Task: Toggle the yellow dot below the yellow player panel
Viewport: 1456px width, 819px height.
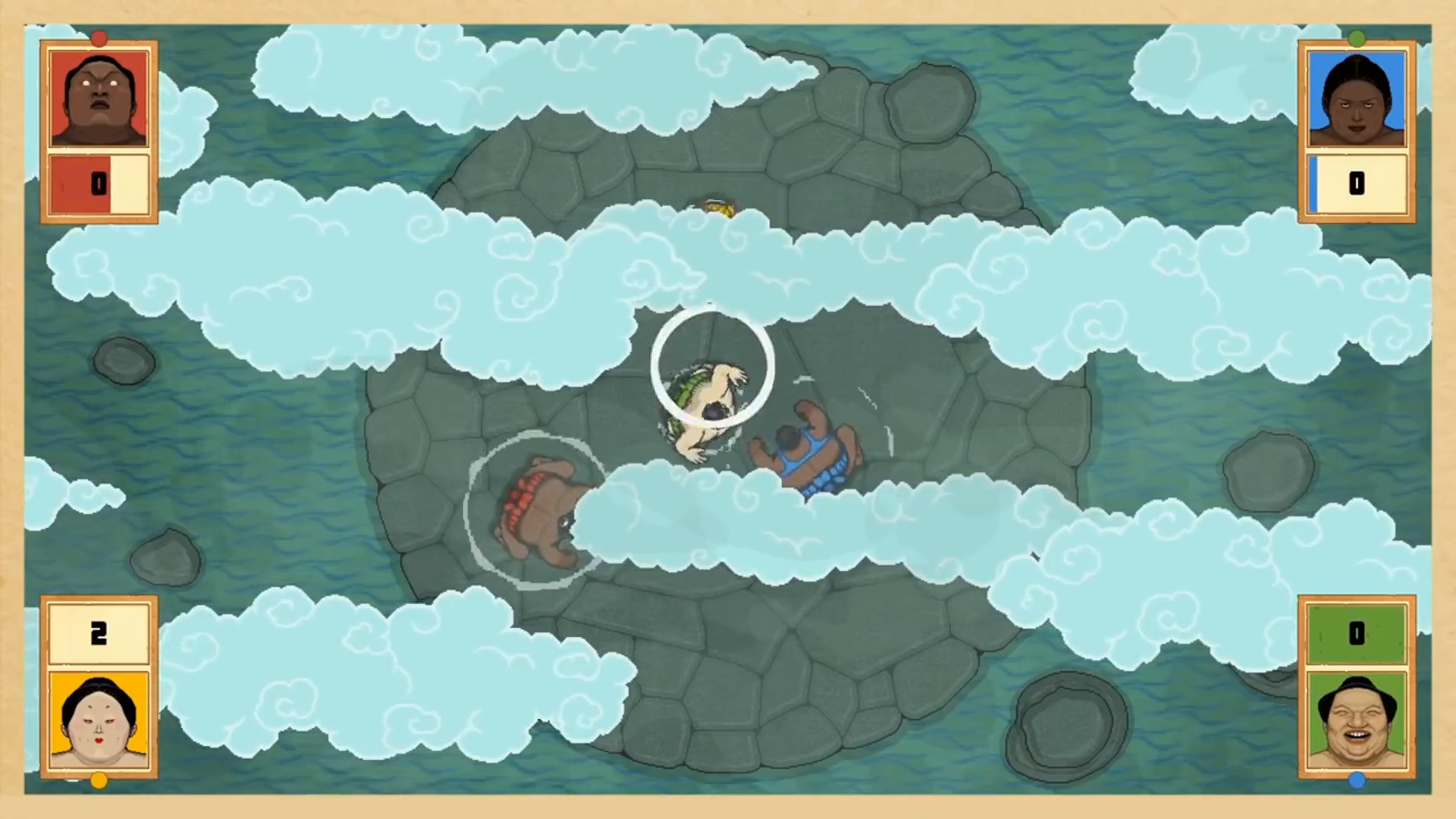Action: click(99, 780)
